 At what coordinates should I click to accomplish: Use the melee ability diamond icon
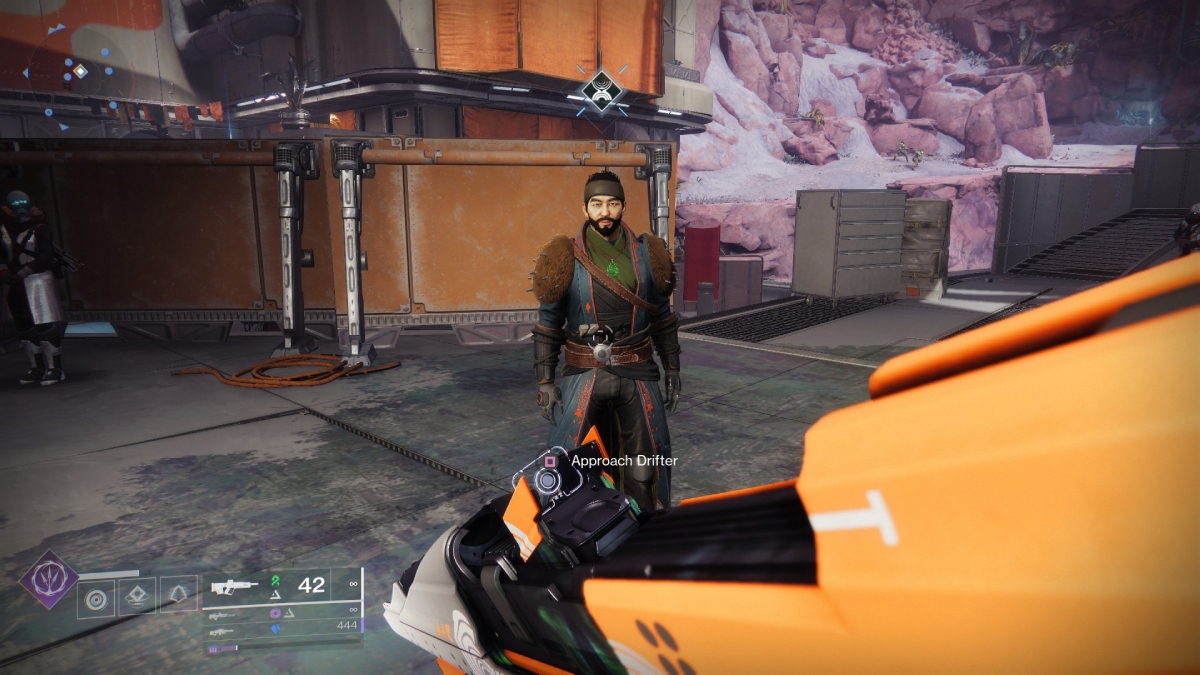click(137, 597)
